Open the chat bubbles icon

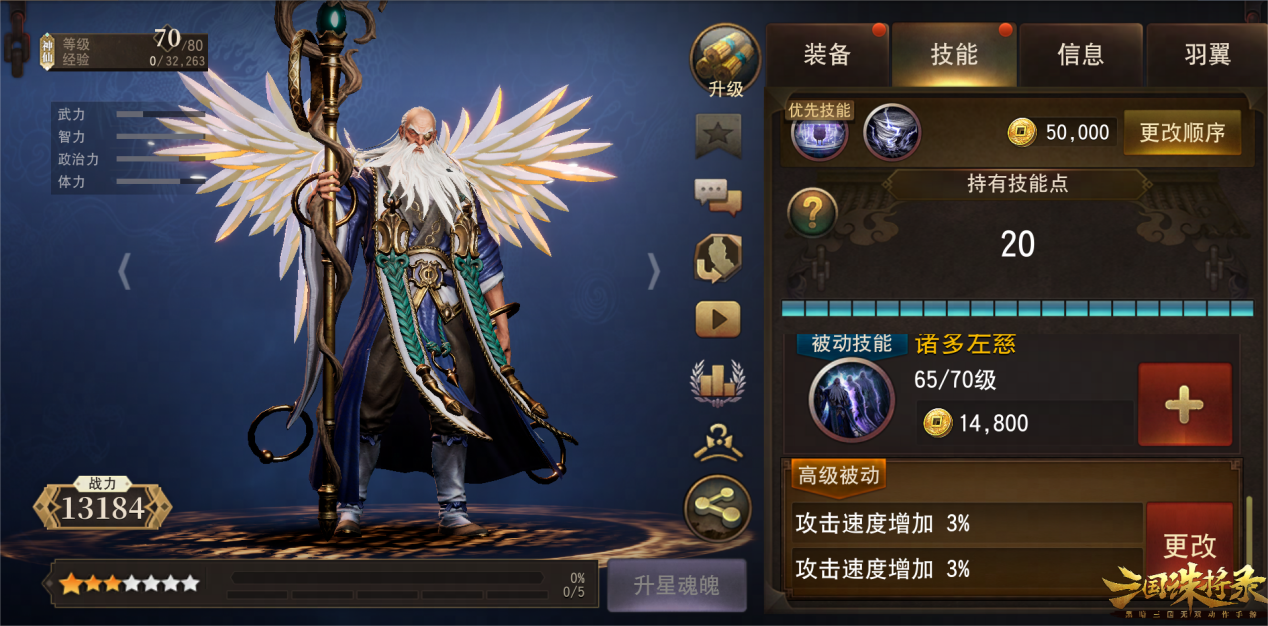[x=718, y=196]
